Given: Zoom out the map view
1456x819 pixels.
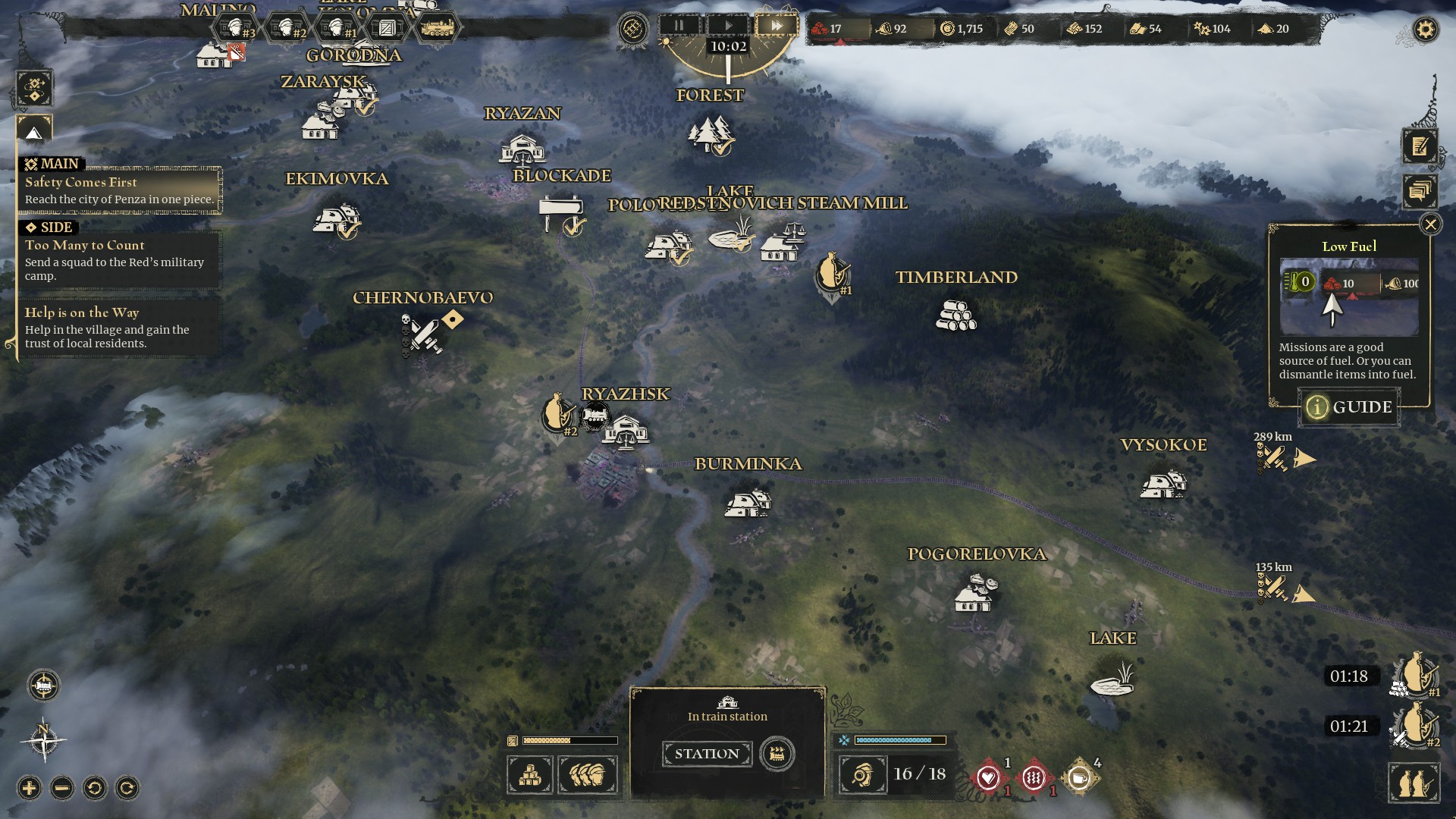Looking at the screenshot, I should pyautogui.click(x=62, y=789).
